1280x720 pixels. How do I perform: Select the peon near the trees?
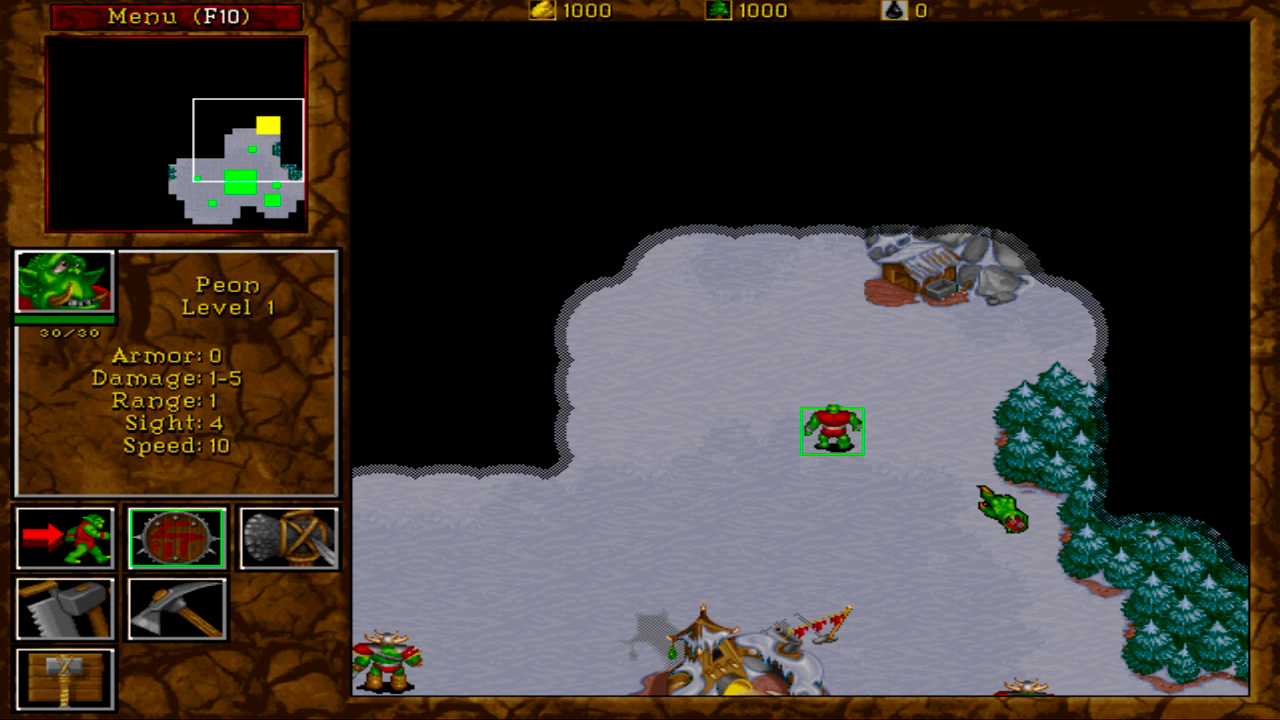(1000, 510)
